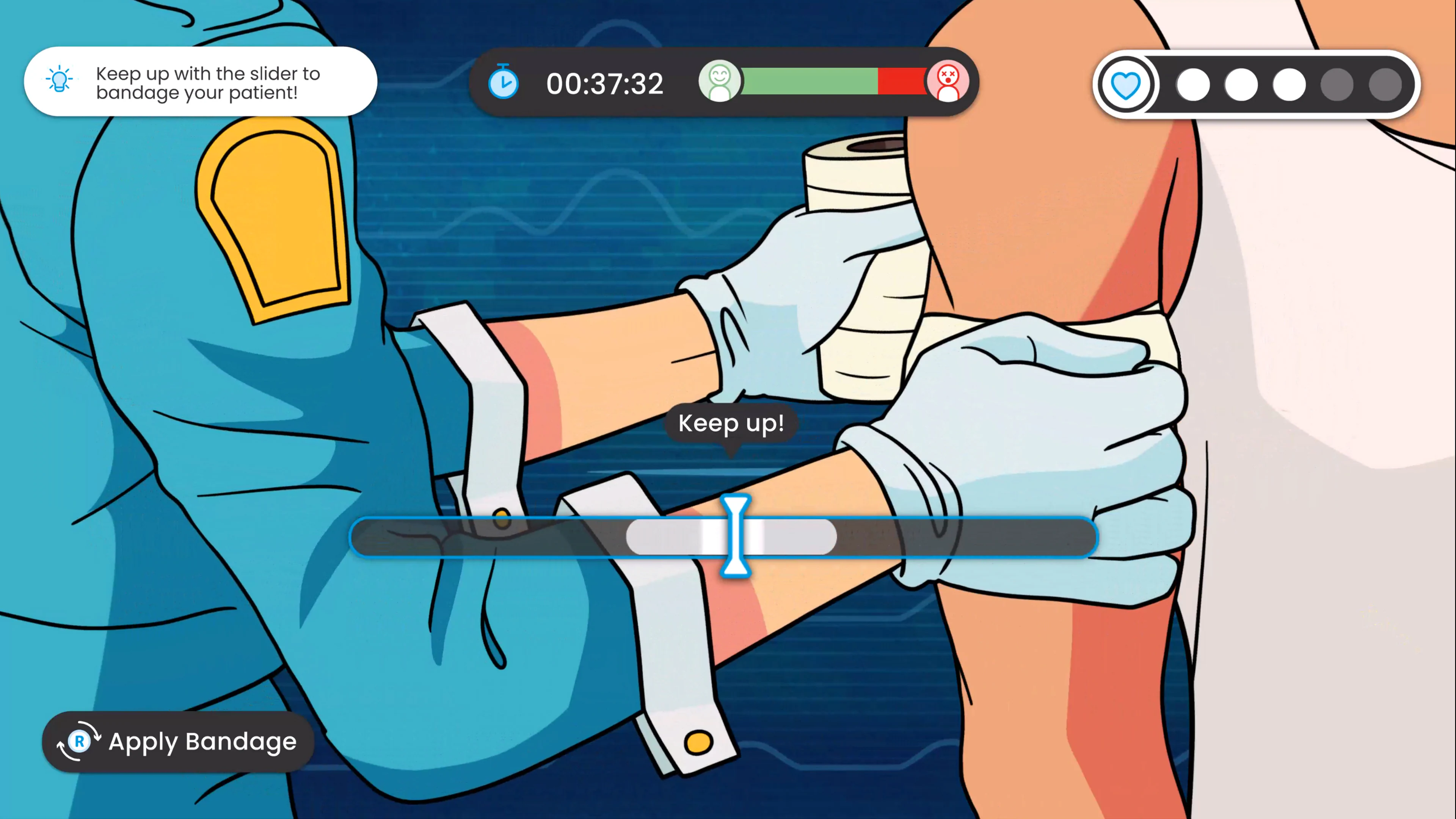The height and width of the screenshot is (819, 1456).
Task: Click the happy patient face icon
Action: click(720, 83)
